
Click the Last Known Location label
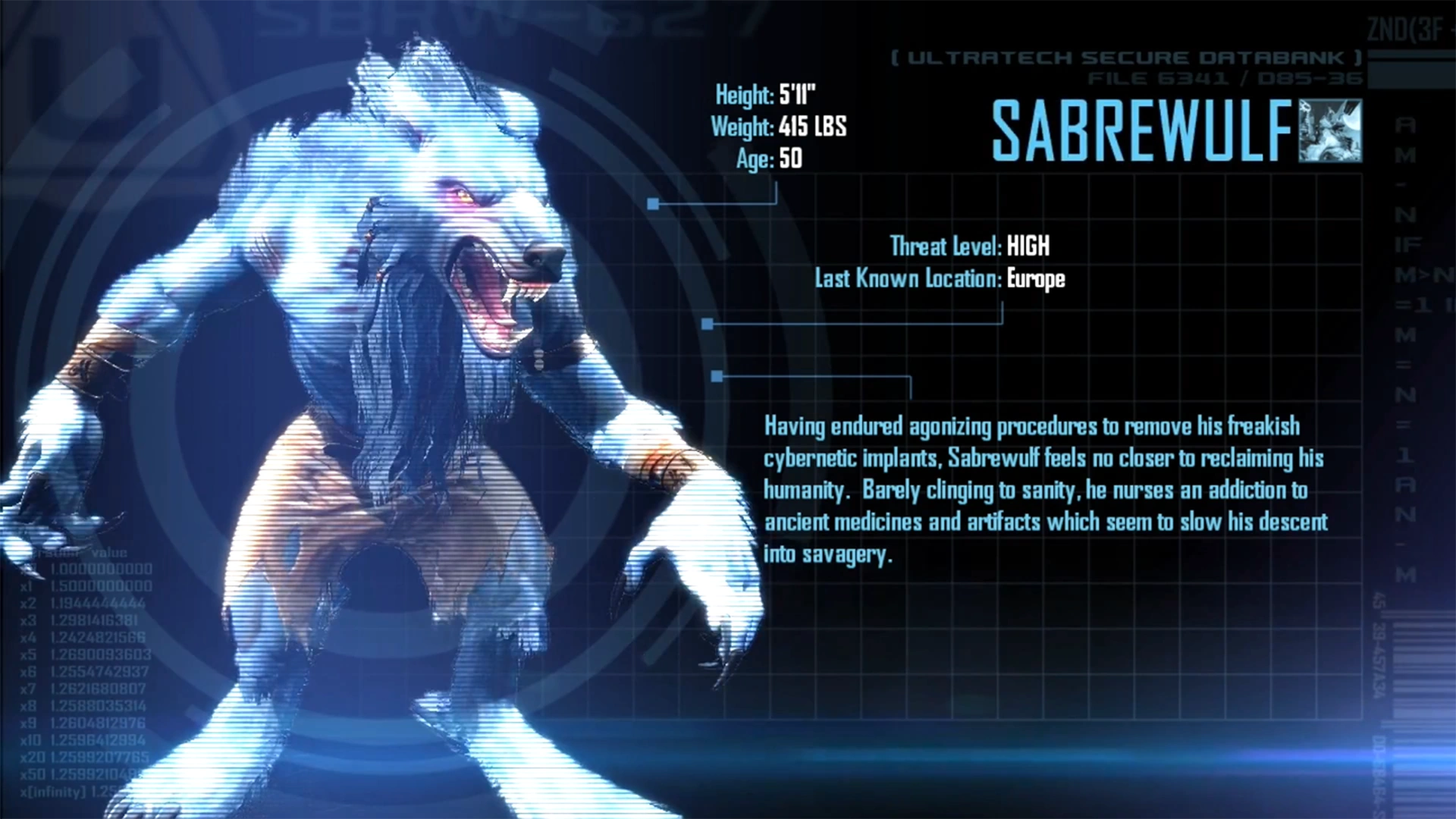[x=906, y=279]
